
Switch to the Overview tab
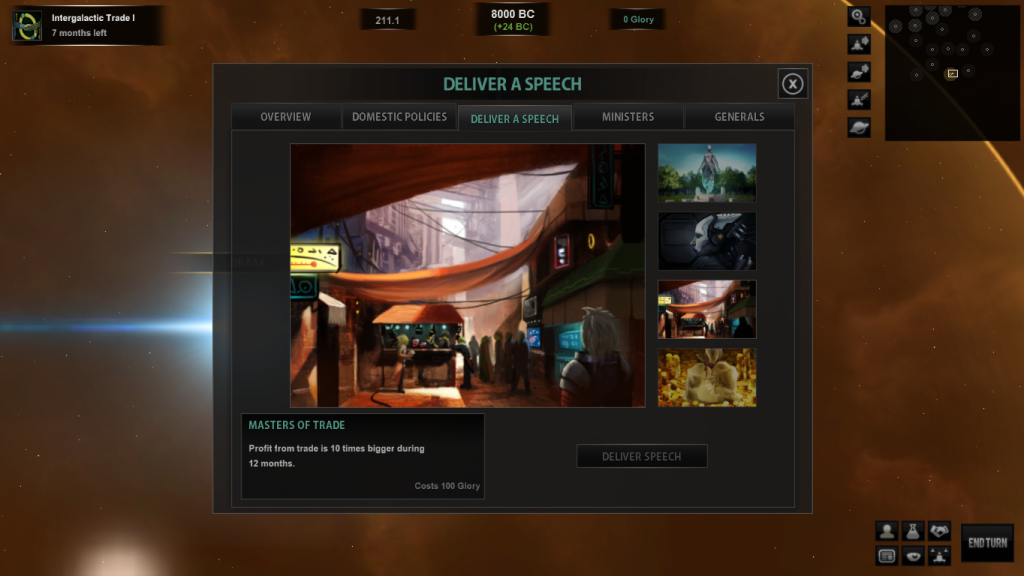point(286,117)
